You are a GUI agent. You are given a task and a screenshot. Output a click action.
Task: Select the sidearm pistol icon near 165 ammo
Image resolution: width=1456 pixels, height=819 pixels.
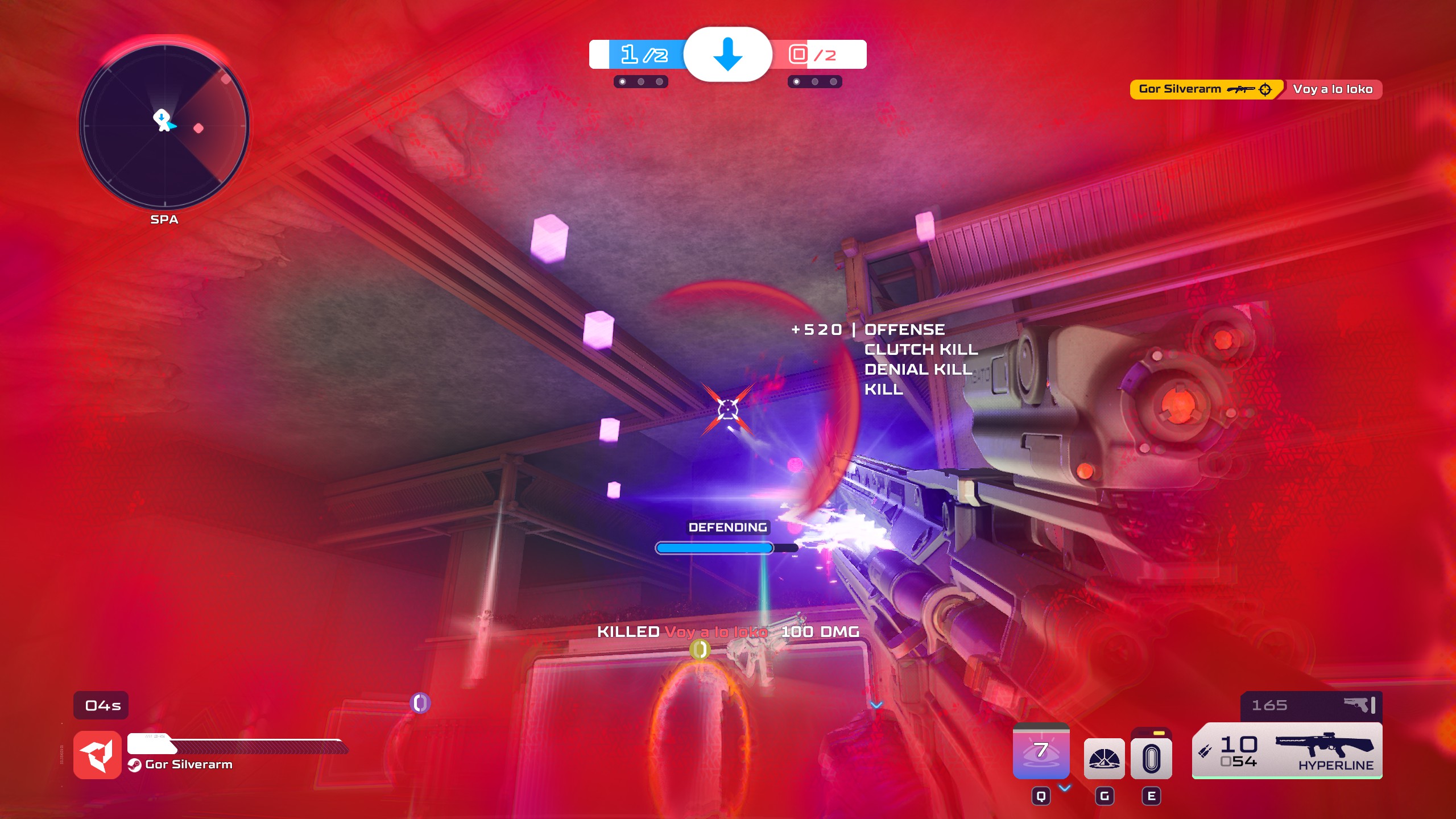pyautogui.click(x=1358, y=705)
